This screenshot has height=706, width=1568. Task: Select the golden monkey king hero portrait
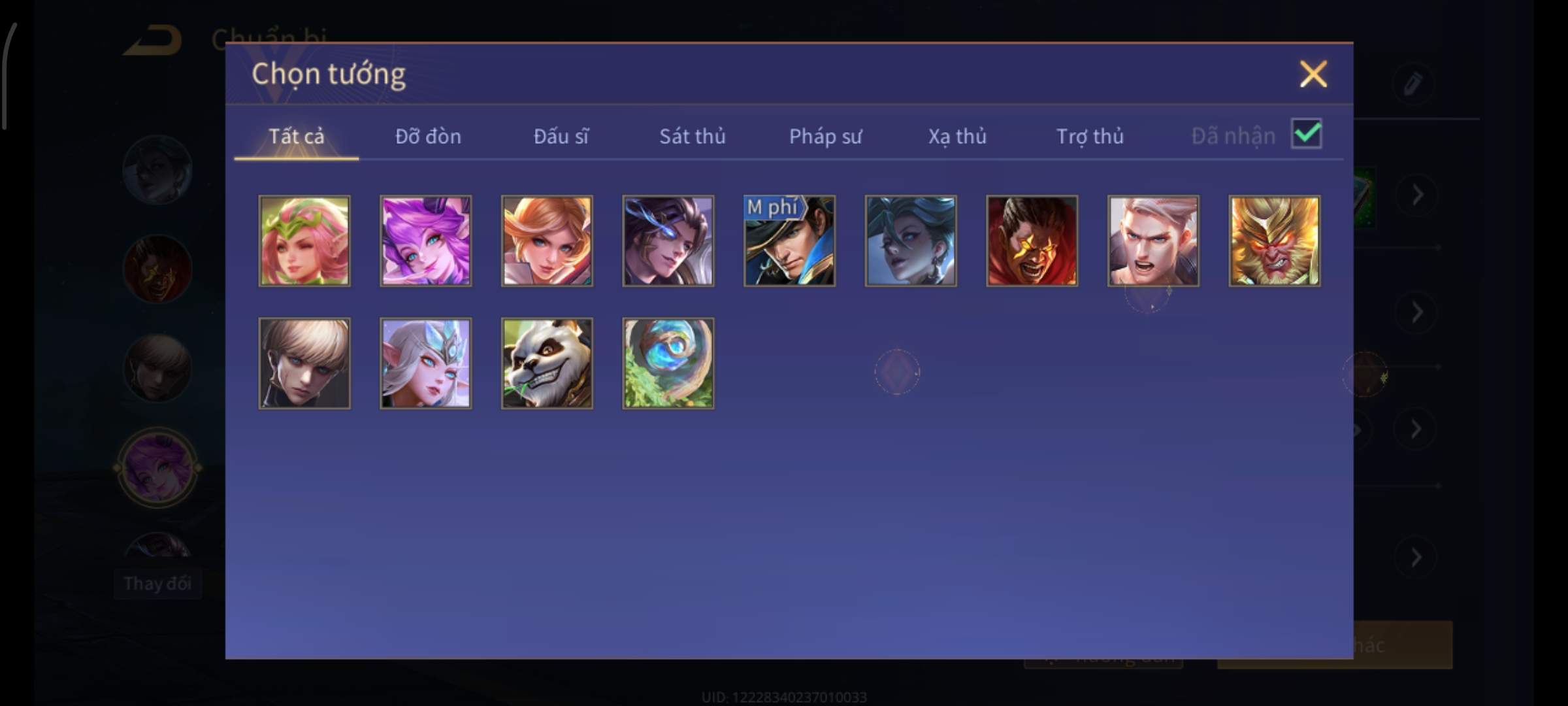(x=1274, y=241)
